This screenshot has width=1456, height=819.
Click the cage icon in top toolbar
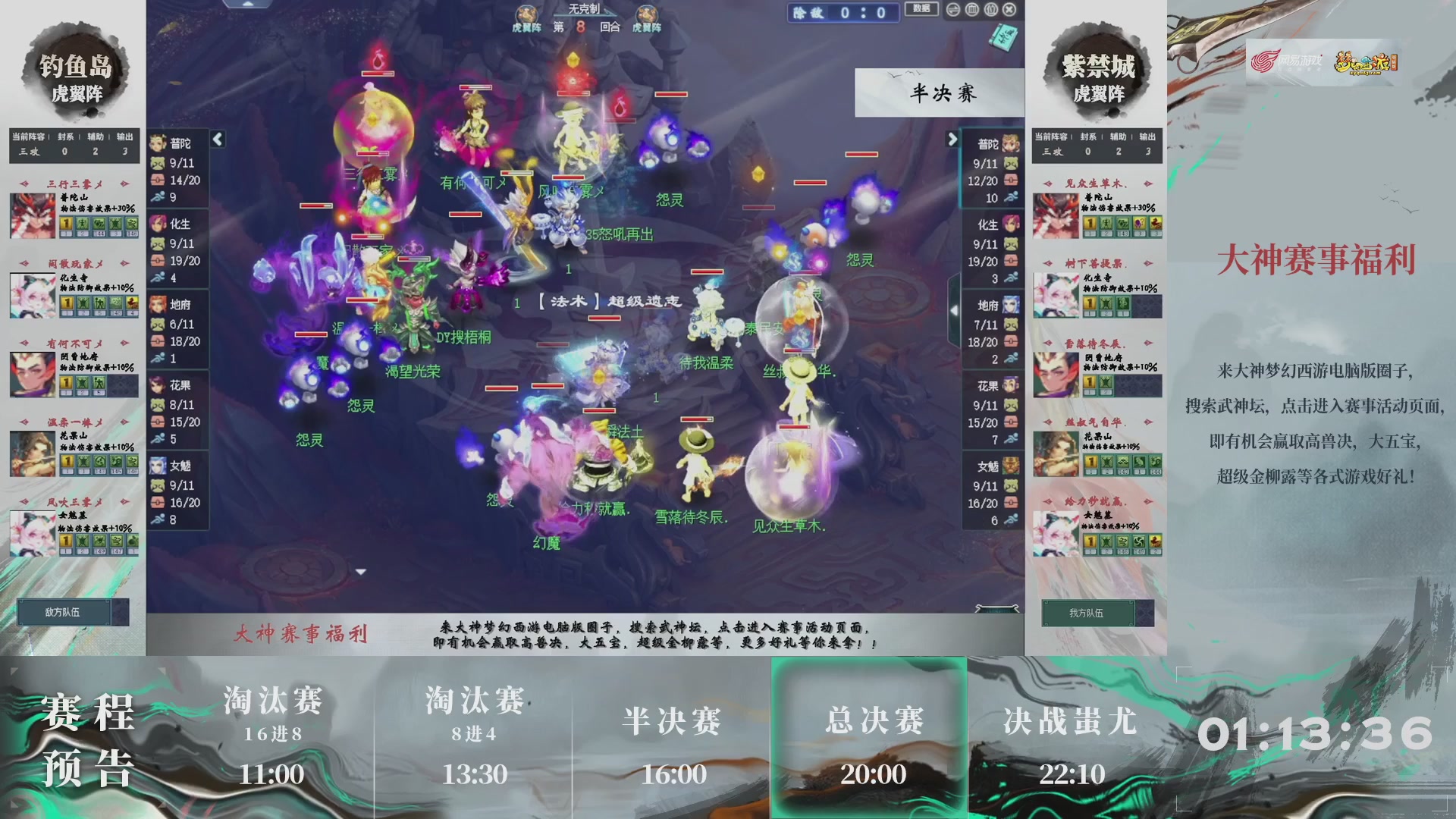(x=990, y=8)
